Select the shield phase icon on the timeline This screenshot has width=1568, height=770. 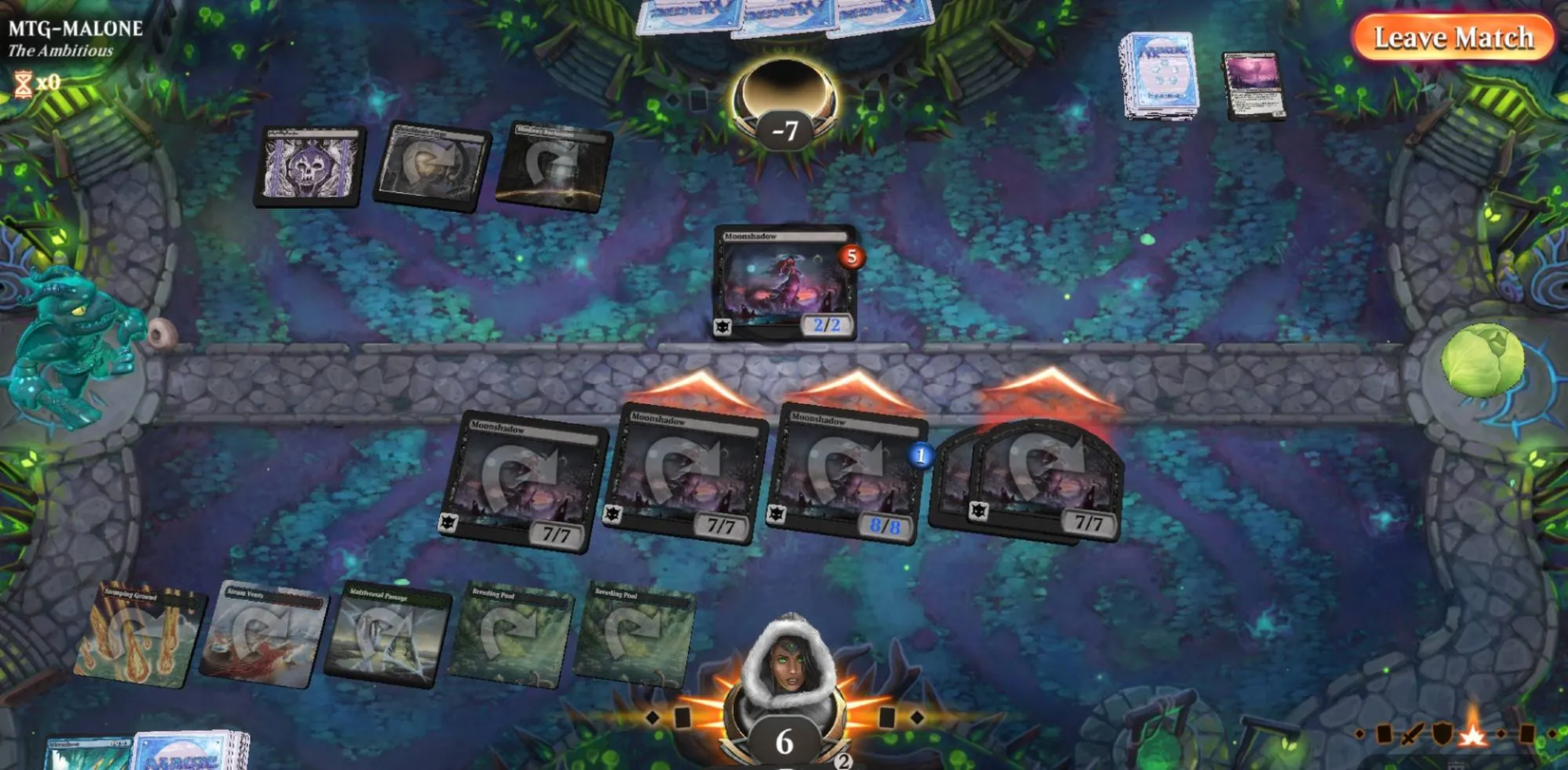[1443, 733]
